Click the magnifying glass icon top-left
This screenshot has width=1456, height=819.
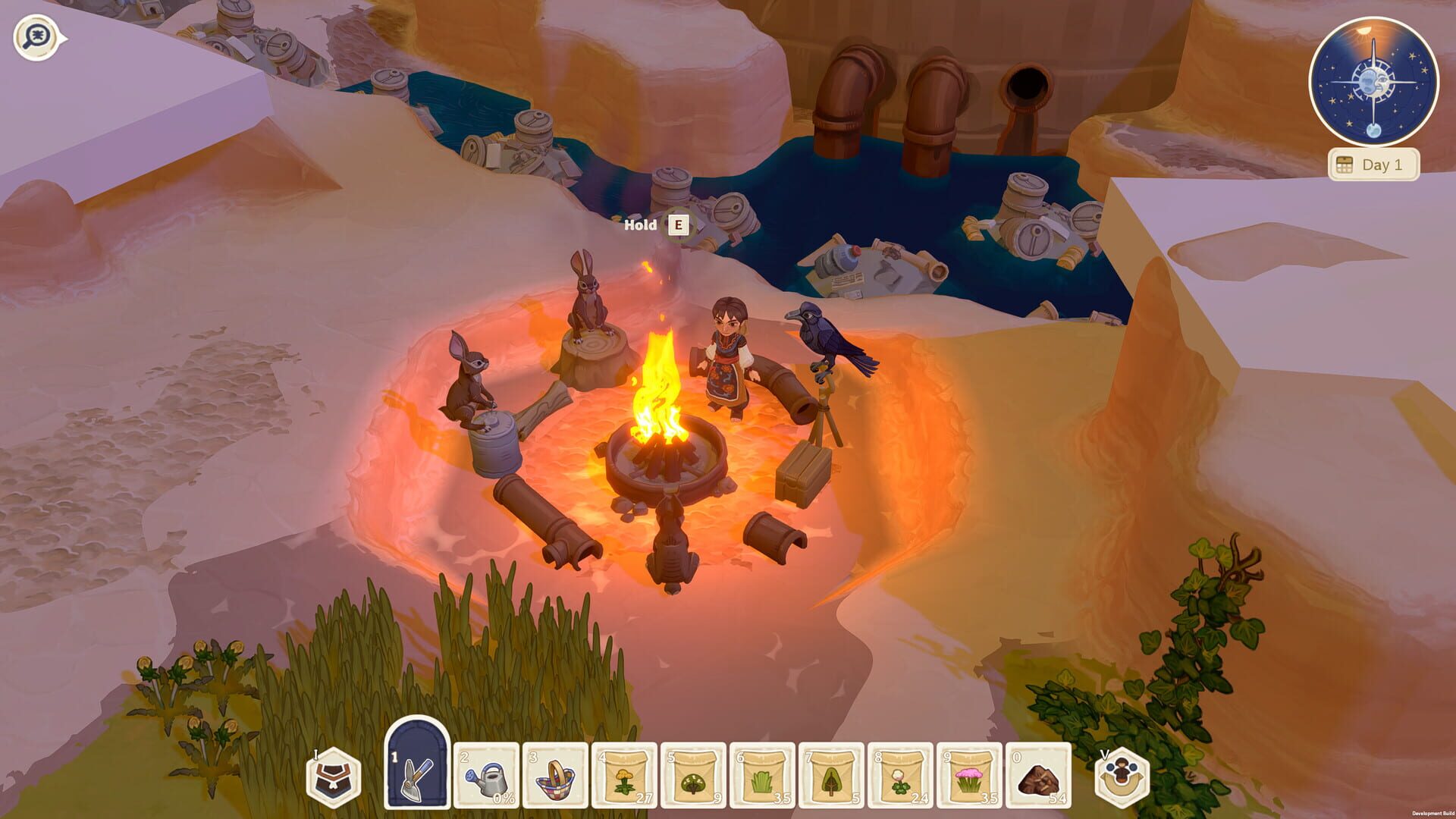(34, 33)
